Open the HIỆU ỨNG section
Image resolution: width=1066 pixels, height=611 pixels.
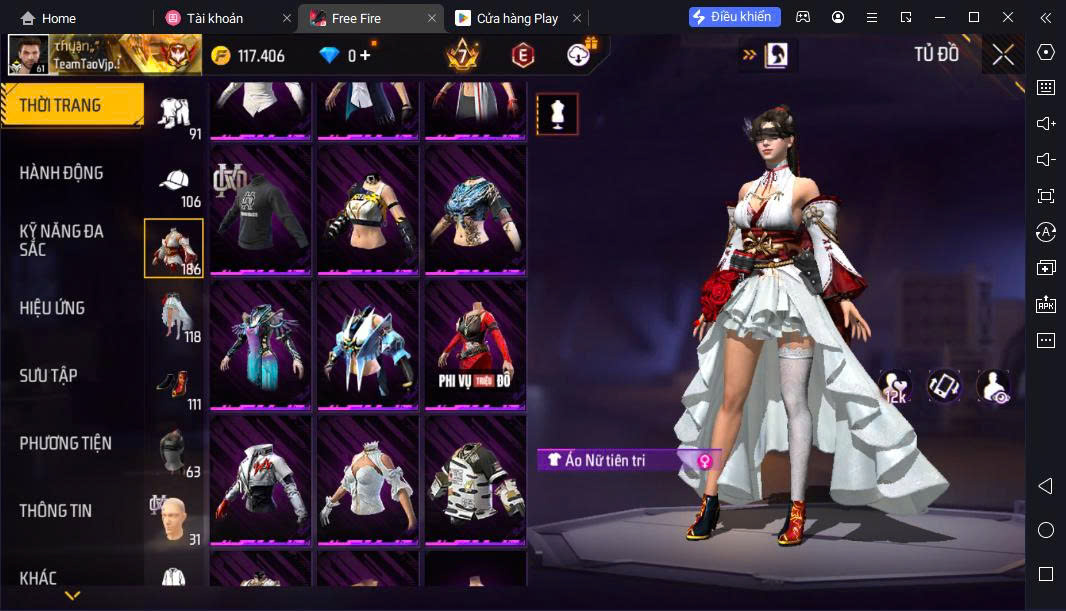pyautogui.click(x=52, y=308)
